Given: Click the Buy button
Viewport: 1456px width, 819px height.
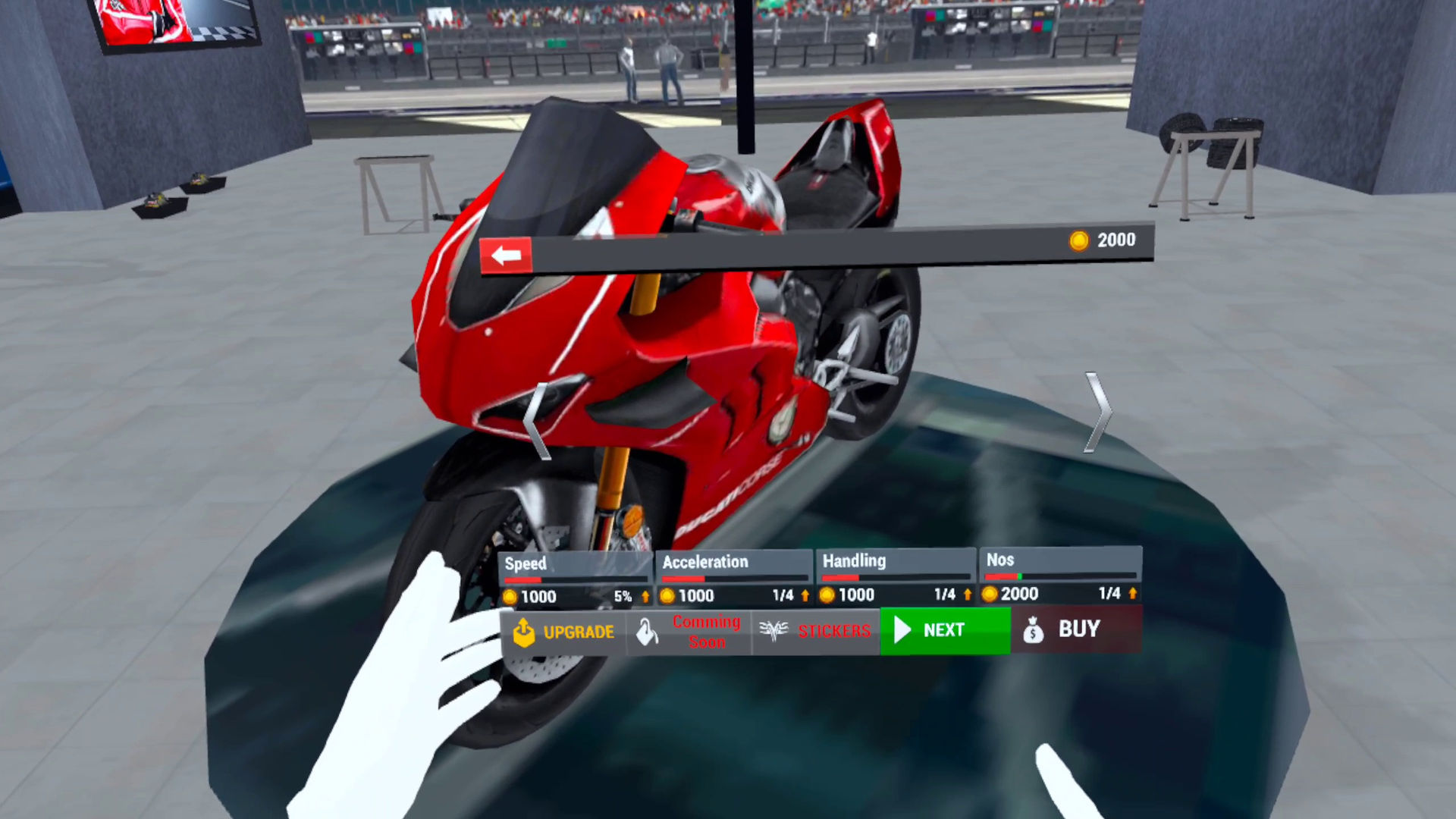Looking at the screenshot, I should pos(1074,630).
